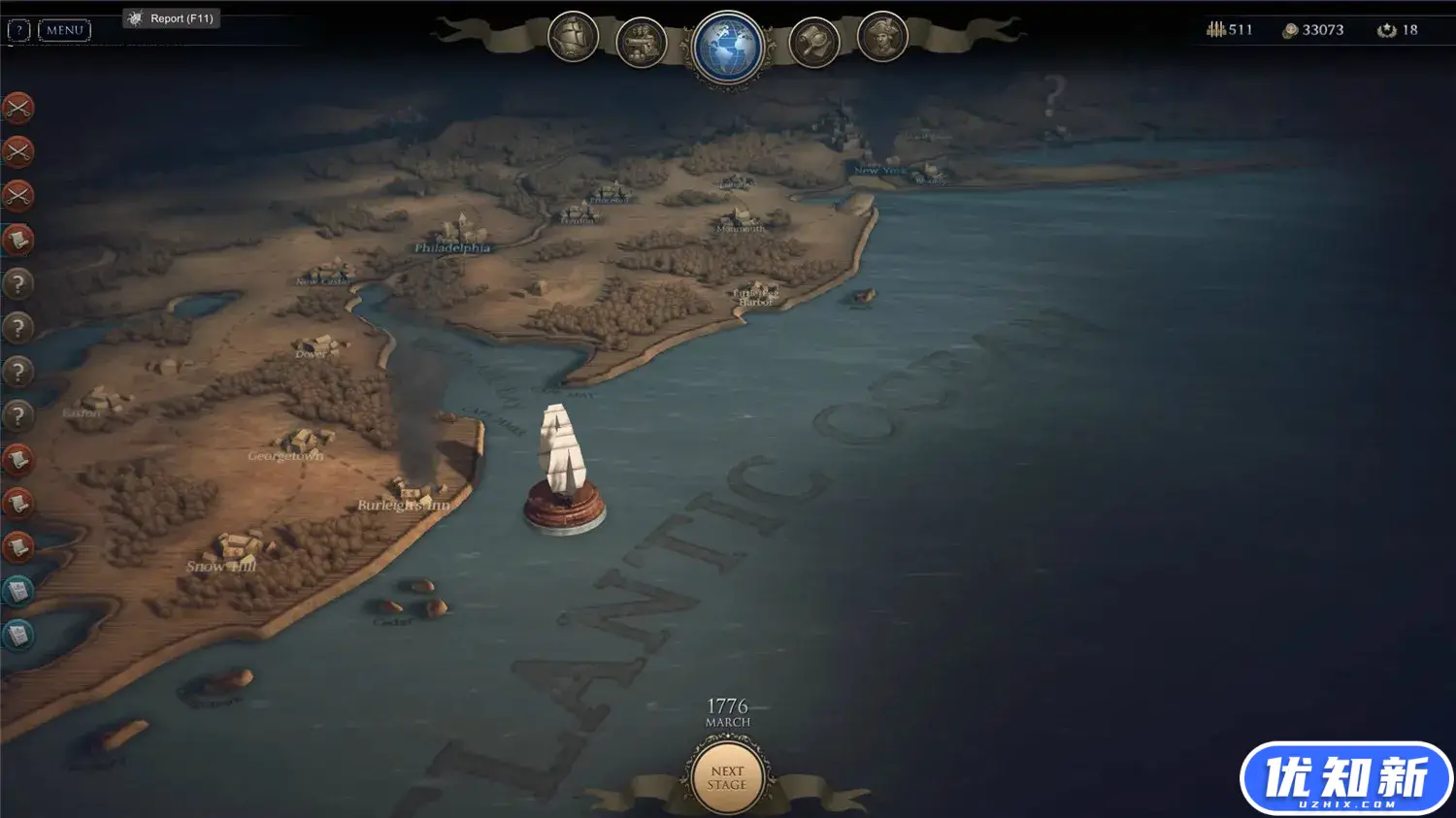
Task: Open the officer portrait screen
Action: [x=881, y=38]
